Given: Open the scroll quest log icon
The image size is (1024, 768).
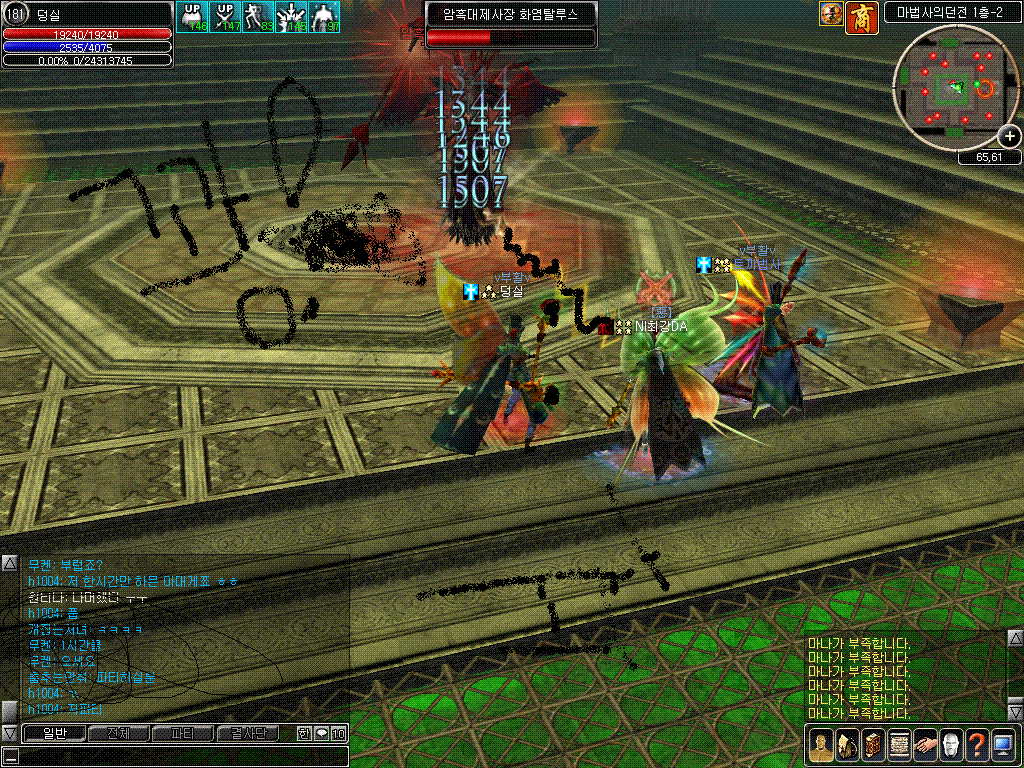Looking at the screenshot, I should click(x=898, y=745).
